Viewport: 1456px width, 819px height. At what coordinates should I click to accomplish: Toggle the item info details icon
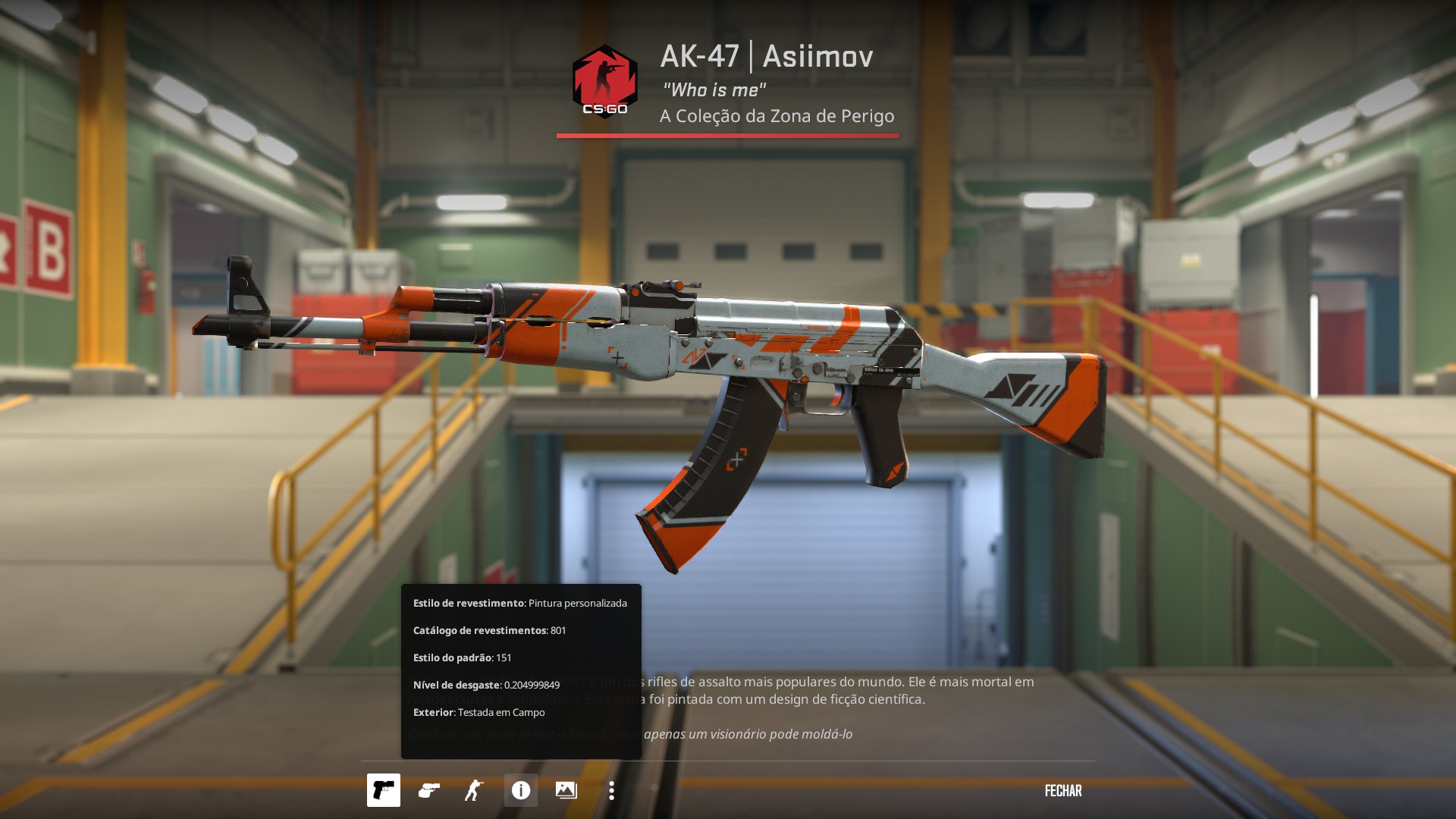pyautogui.click(x=521, y=790)
